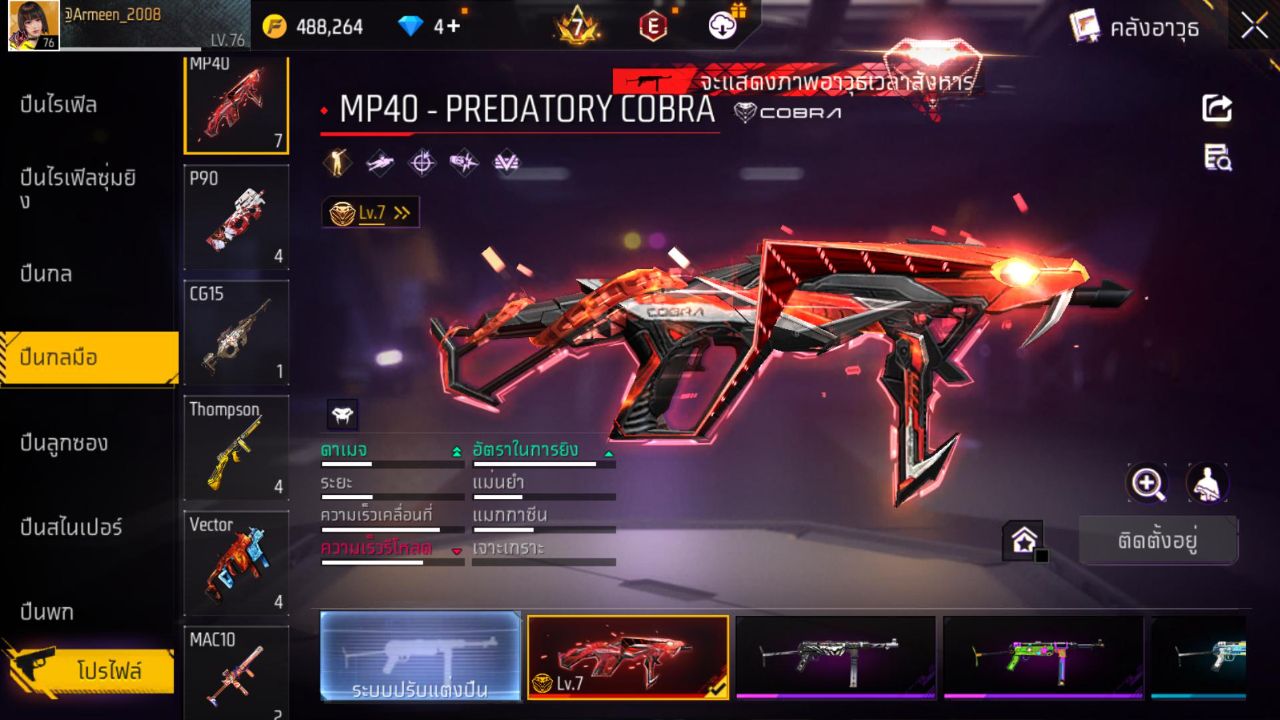The height and width of the screenshot is (720, 1280).
Task: Open the magnifier zoom preview icon
Action: click(x=1147, y=484)
